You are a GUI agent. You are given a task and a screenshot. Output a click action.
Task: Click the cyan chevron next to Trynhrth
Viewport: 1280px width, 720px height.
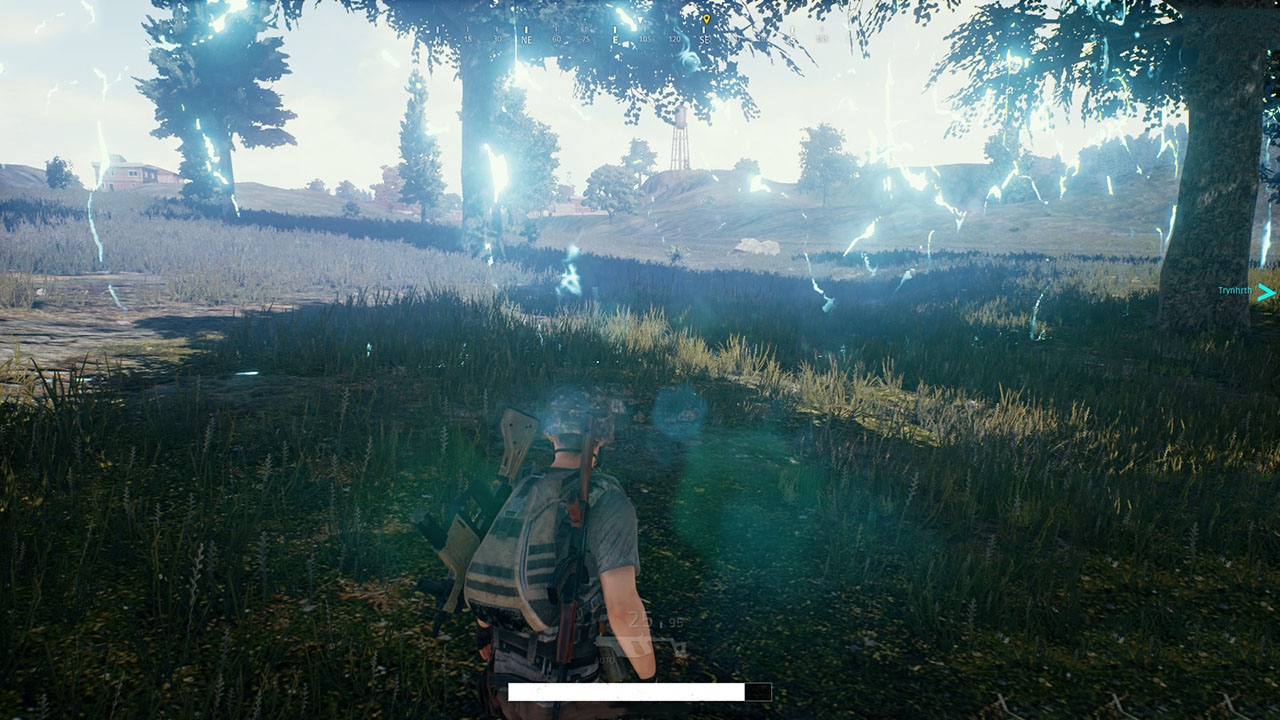(1265, 292)
